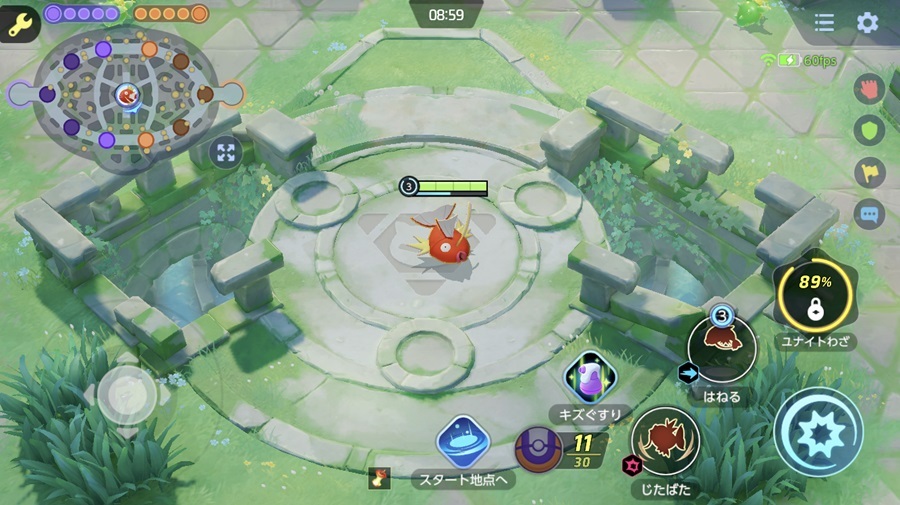Use the はねる move

coord(720,349)
